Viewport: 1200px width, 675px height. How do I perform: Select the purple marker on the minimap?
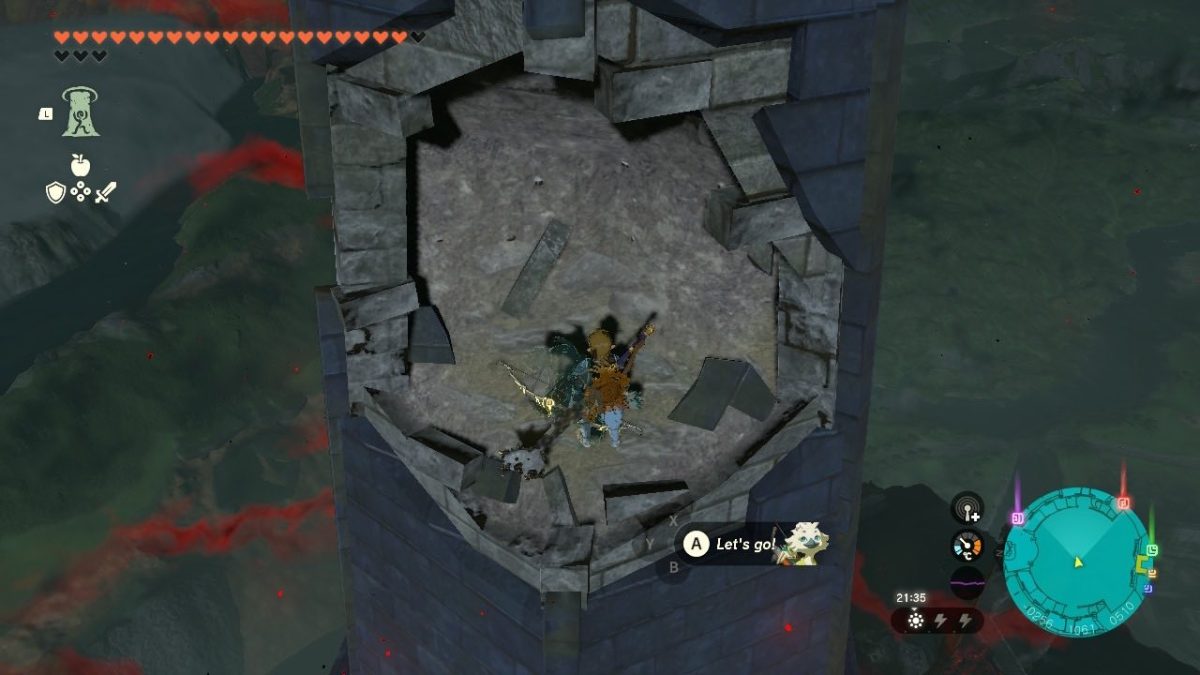point(1018,517)
